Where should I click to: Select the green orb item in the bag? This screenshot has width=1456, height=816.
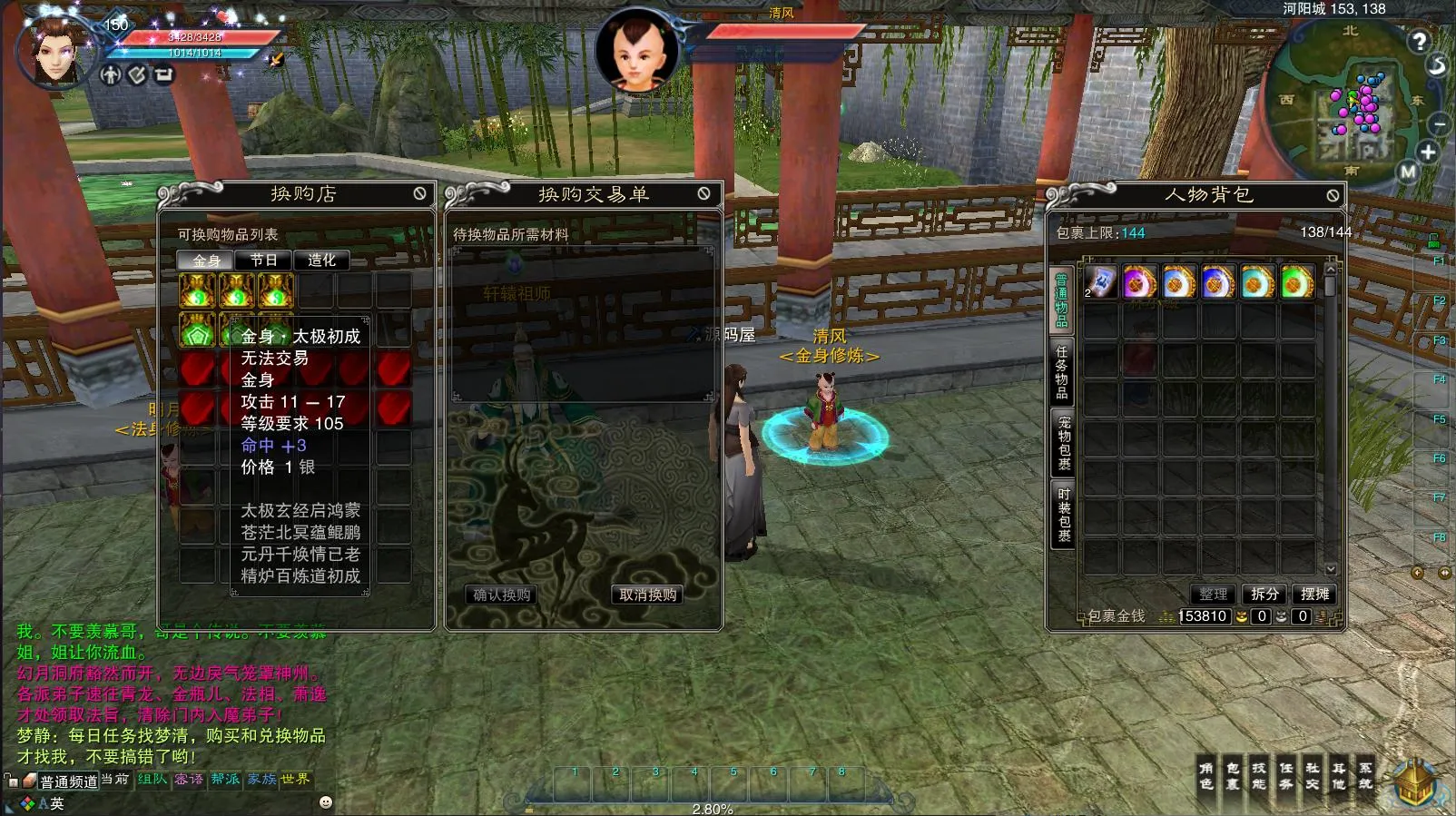(1296, 283)
